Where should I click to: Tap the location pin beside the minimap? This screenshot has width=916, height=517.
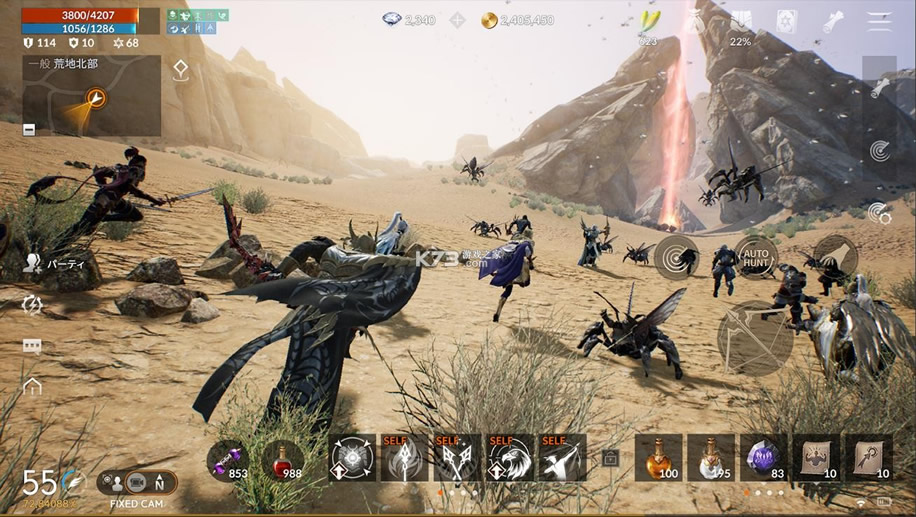pos(180,70)
